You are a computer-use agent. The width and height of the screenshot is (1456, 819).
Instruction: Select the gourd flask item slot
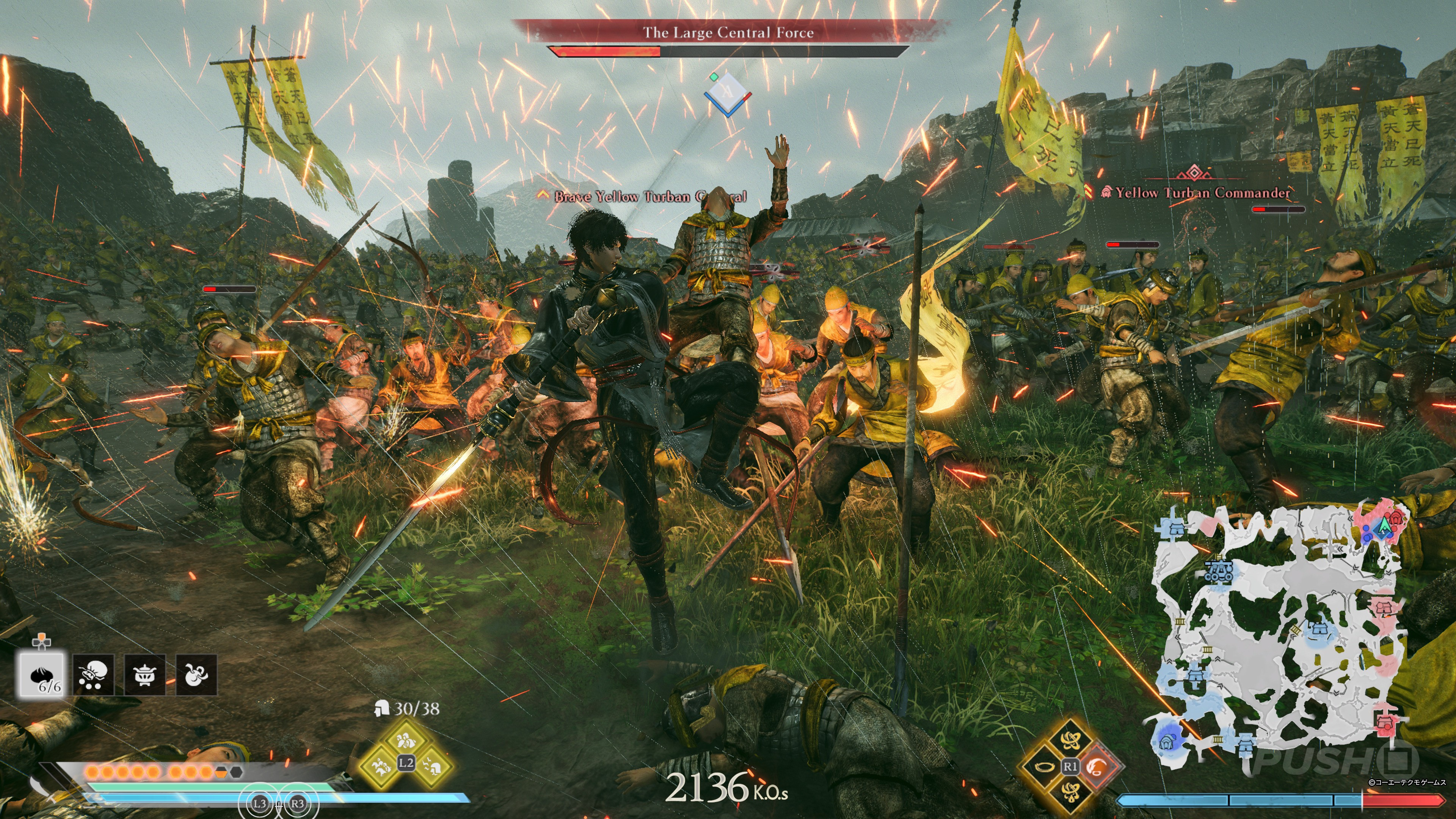[x=196, y=675]
